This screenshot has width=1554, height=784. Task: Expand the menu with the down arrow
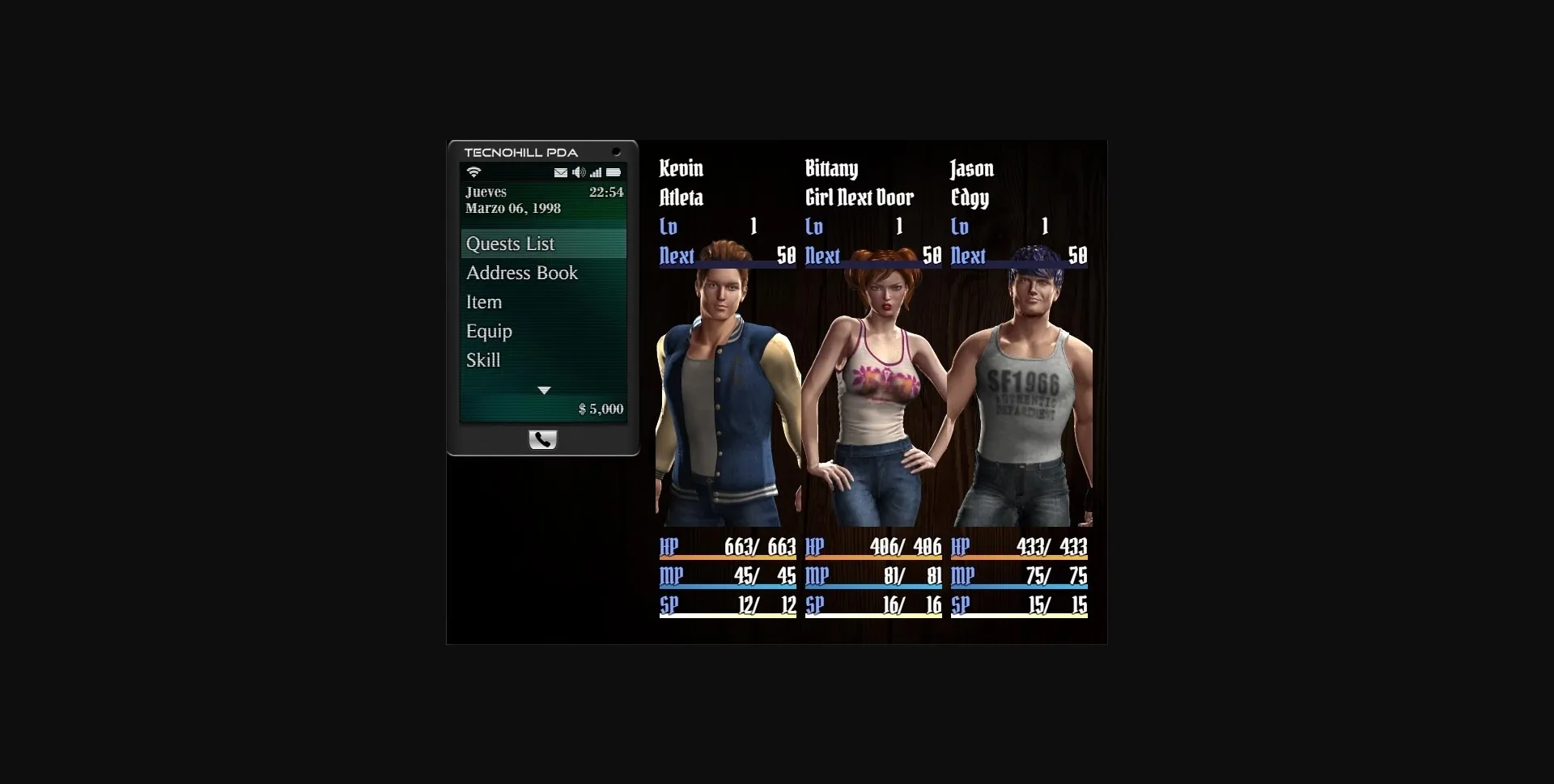(x=543, y=390)
